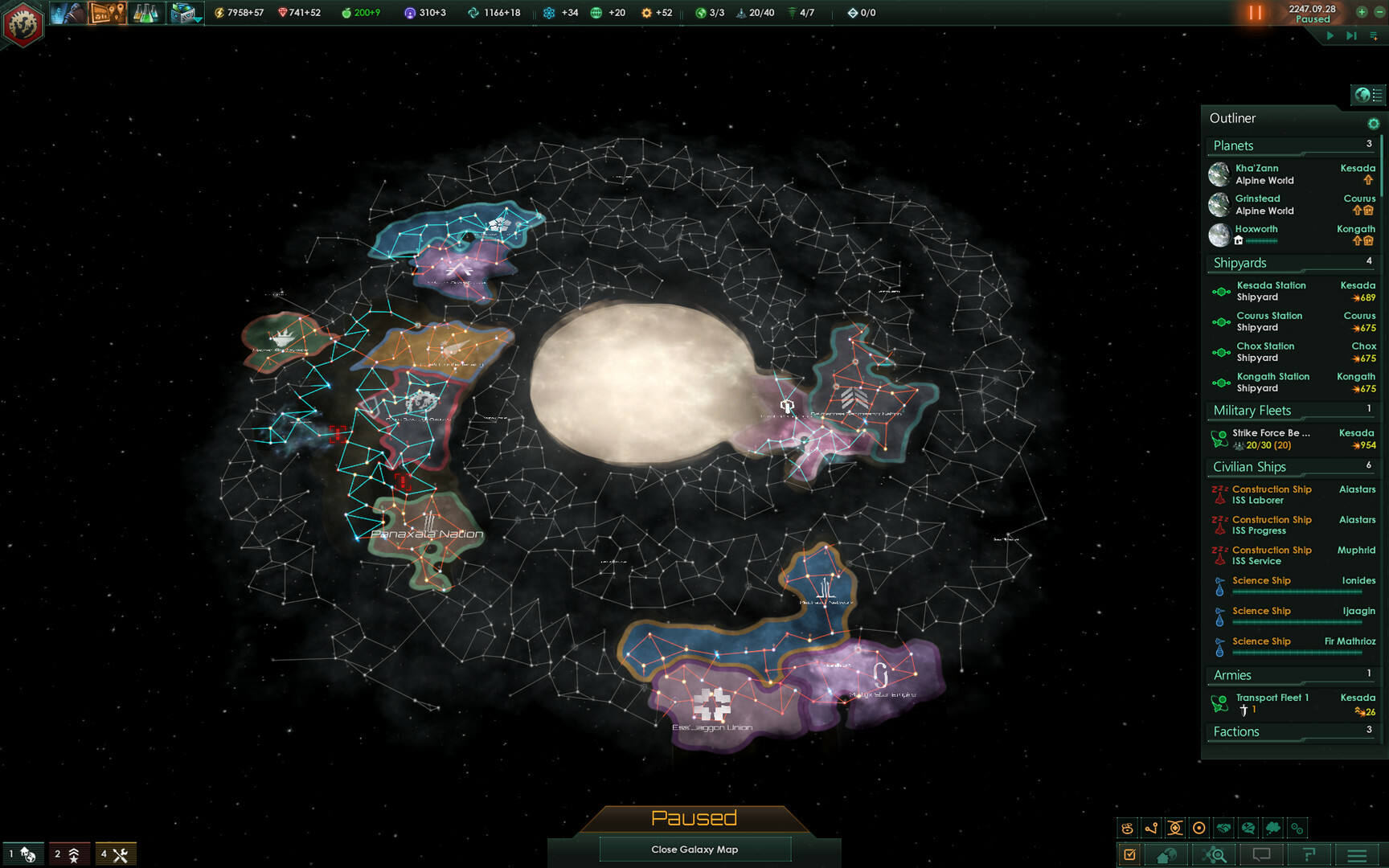Click the Close Galaxy Map button
Screen dimensions: 1389x868
(x=694, y=849)
